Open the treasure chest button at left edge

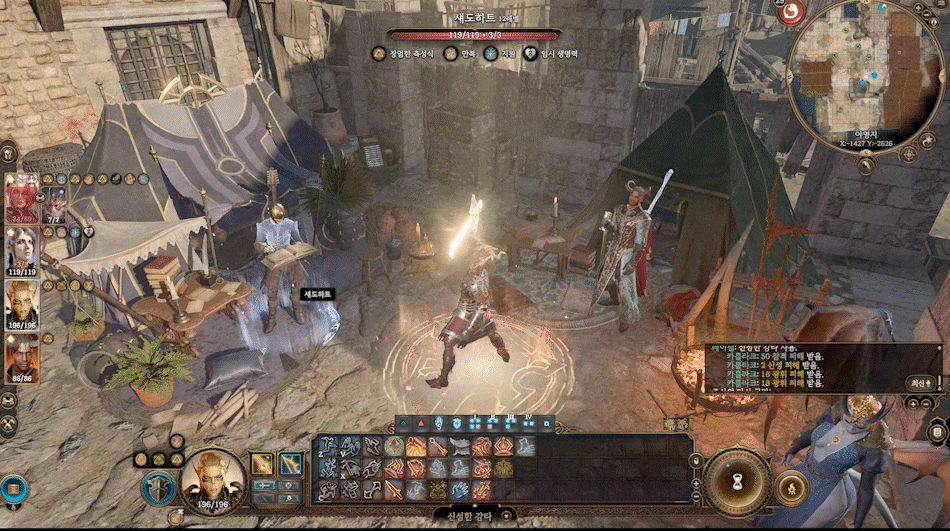coord(14,489)
